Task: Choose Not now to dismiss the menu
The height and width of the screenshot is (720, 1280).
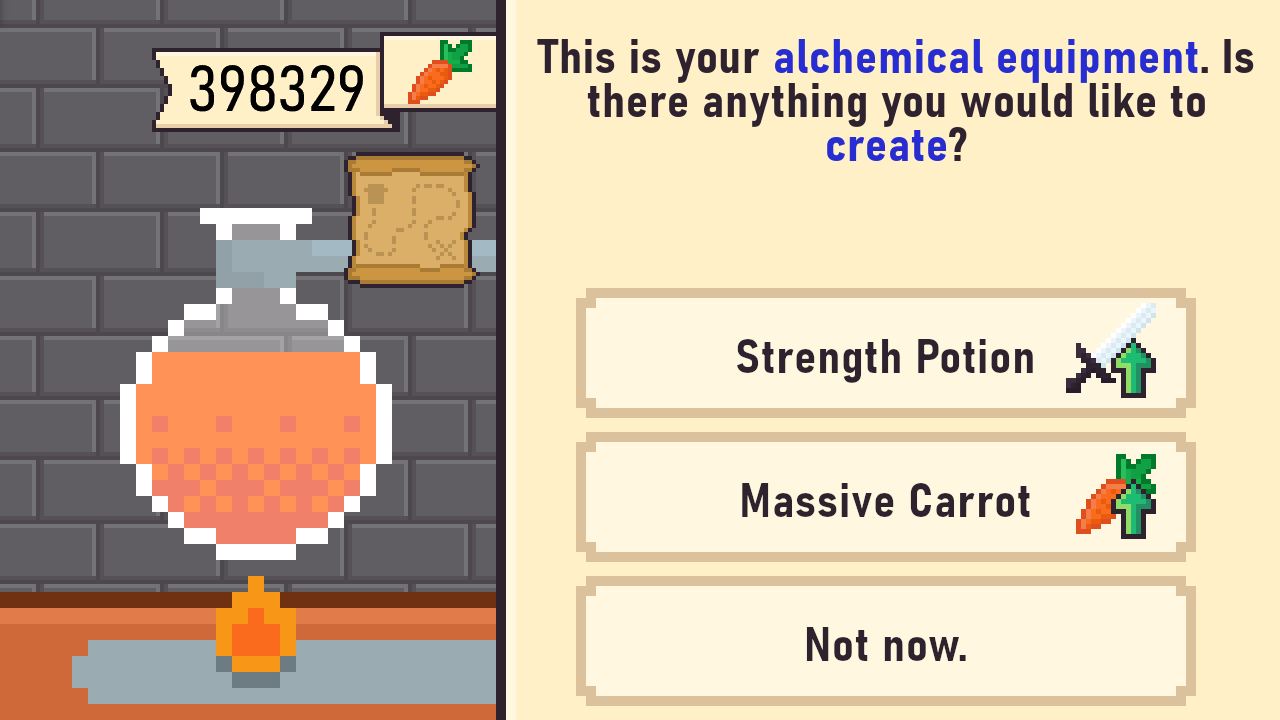Action: tap(884, 643)
